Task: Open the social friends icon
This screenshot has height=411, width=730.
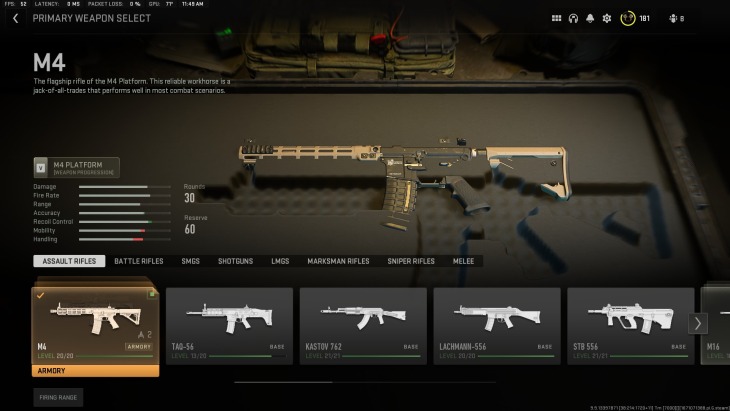Action: pos(673,18)
